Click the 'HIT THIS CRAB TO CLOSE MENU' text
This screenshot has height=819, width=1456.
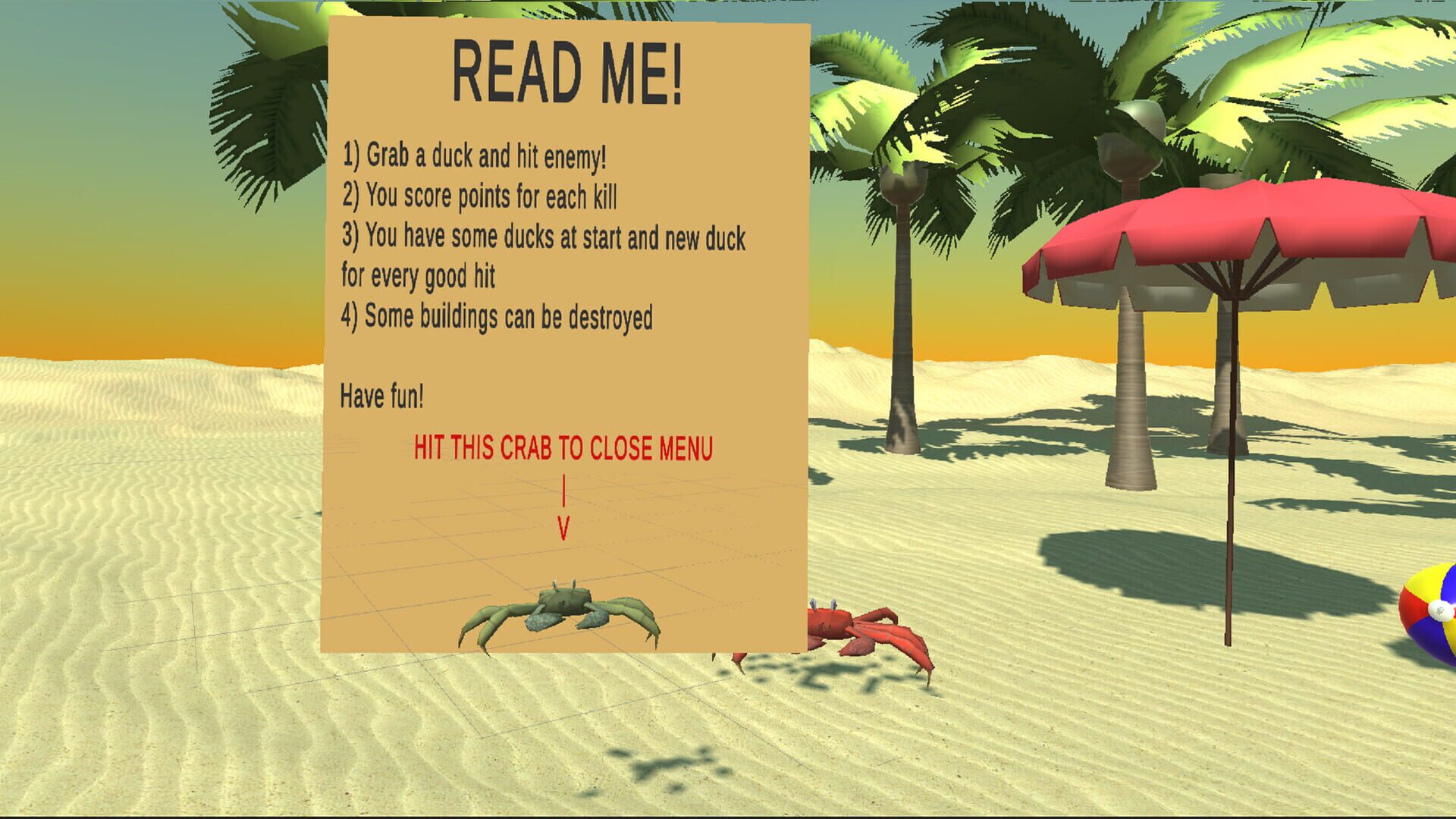click(x=563, y=447)
